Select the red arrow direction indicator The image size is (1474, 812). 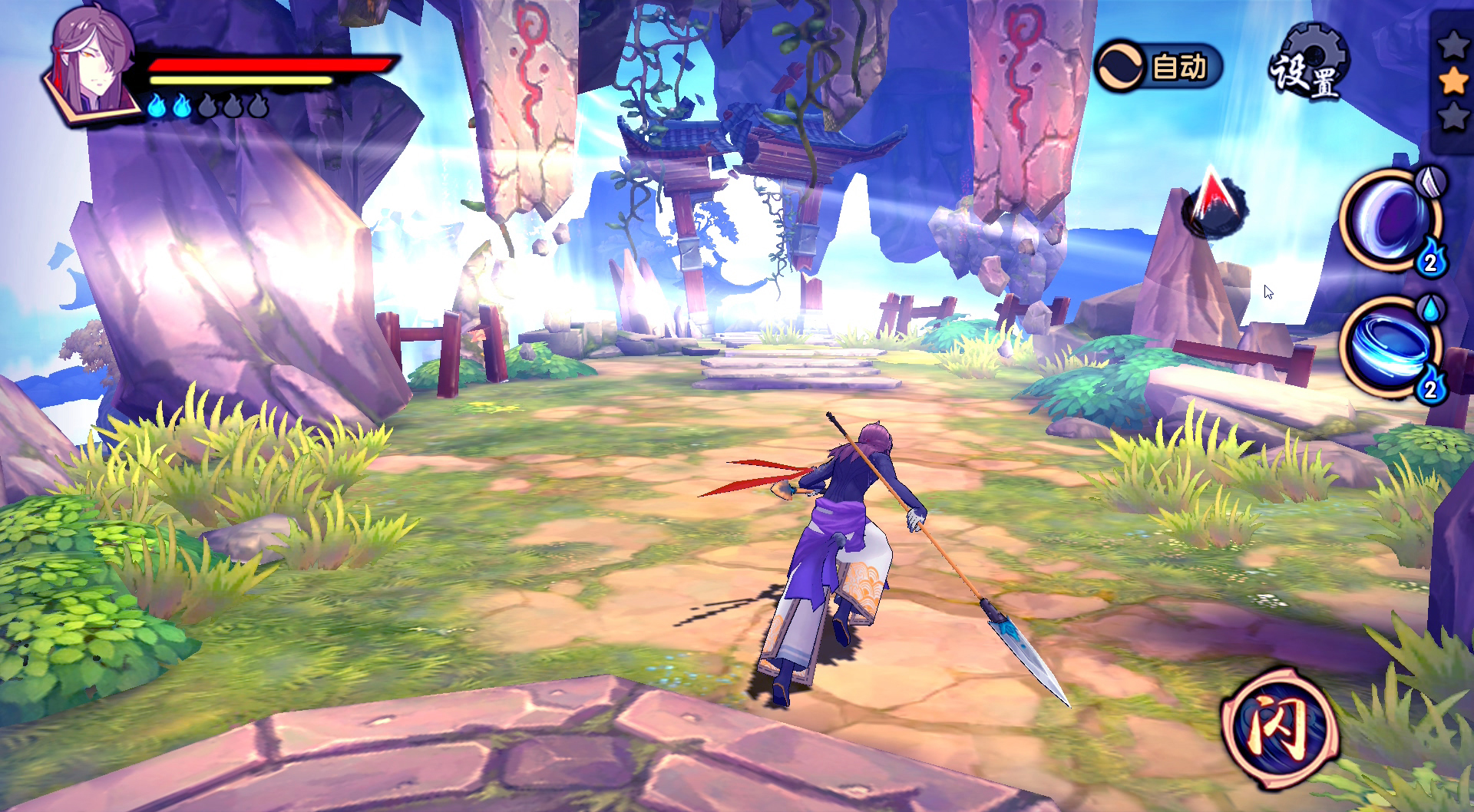(x=1215, y=202)
